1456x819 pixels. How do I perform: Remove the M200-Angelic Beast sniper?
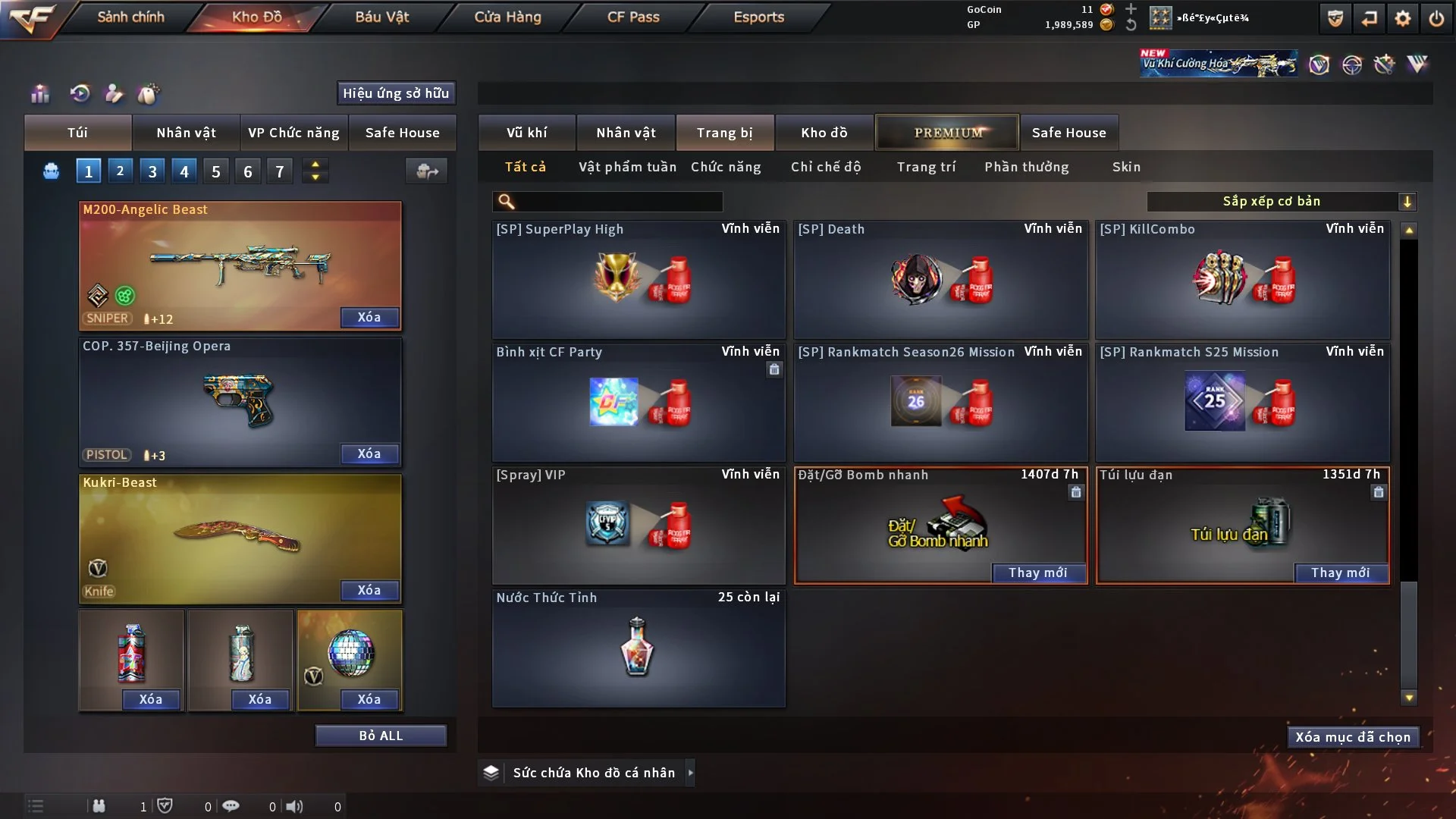(x=369, y=317)
